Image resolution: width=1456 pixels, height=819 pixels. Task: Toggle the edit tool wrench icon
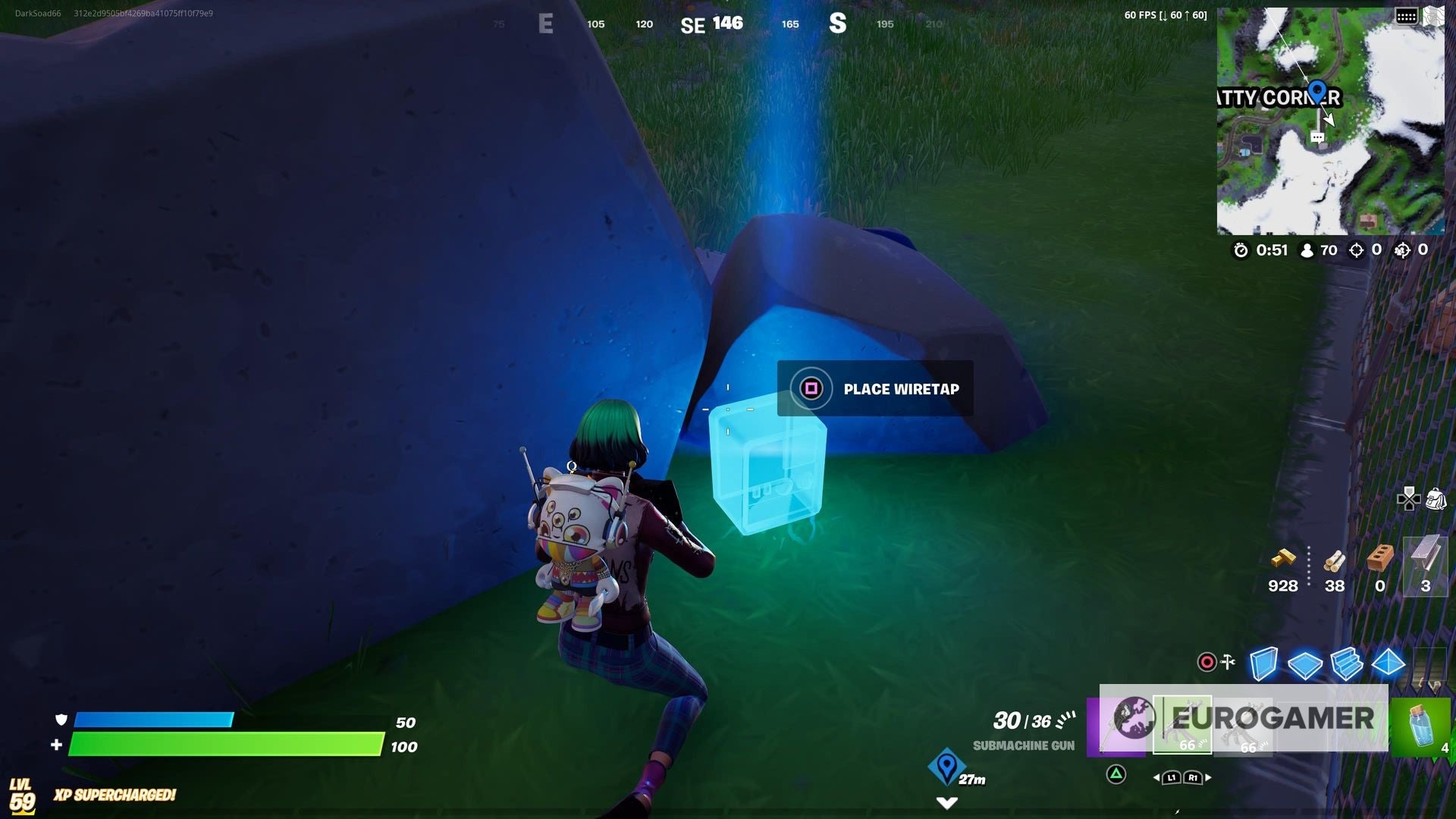1227,661
